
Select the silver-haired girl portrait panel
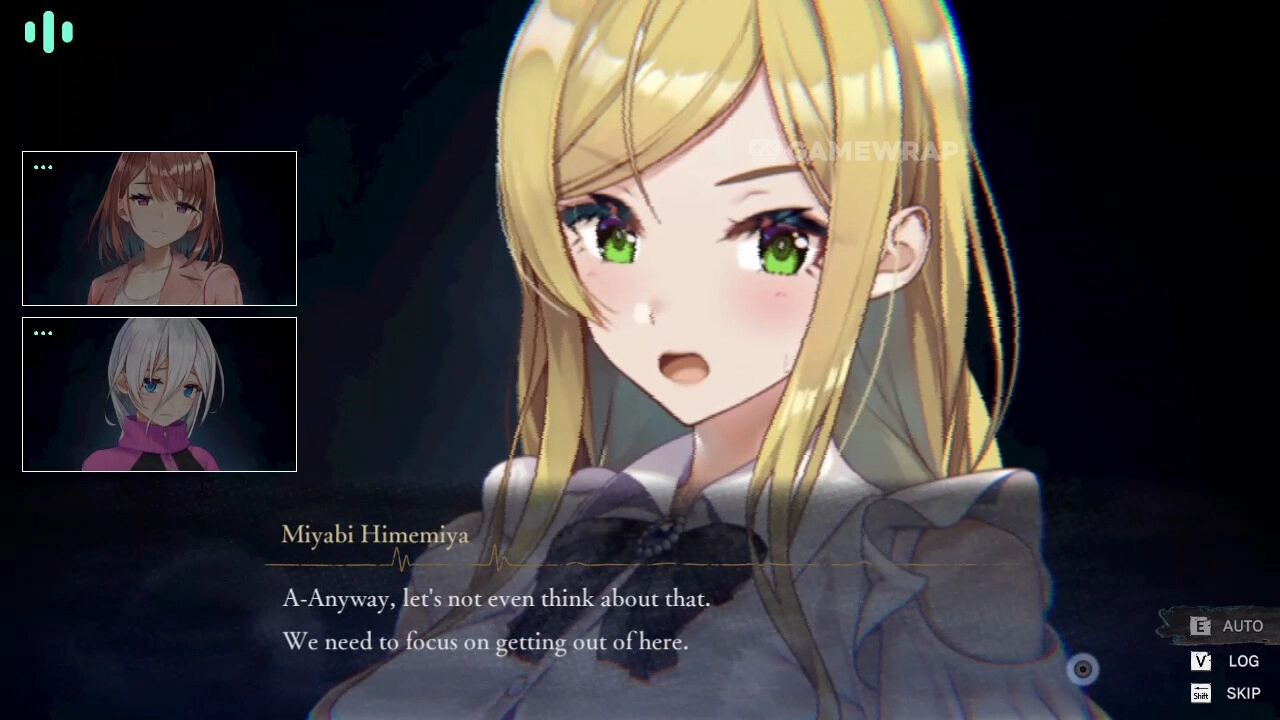[159, 394]
